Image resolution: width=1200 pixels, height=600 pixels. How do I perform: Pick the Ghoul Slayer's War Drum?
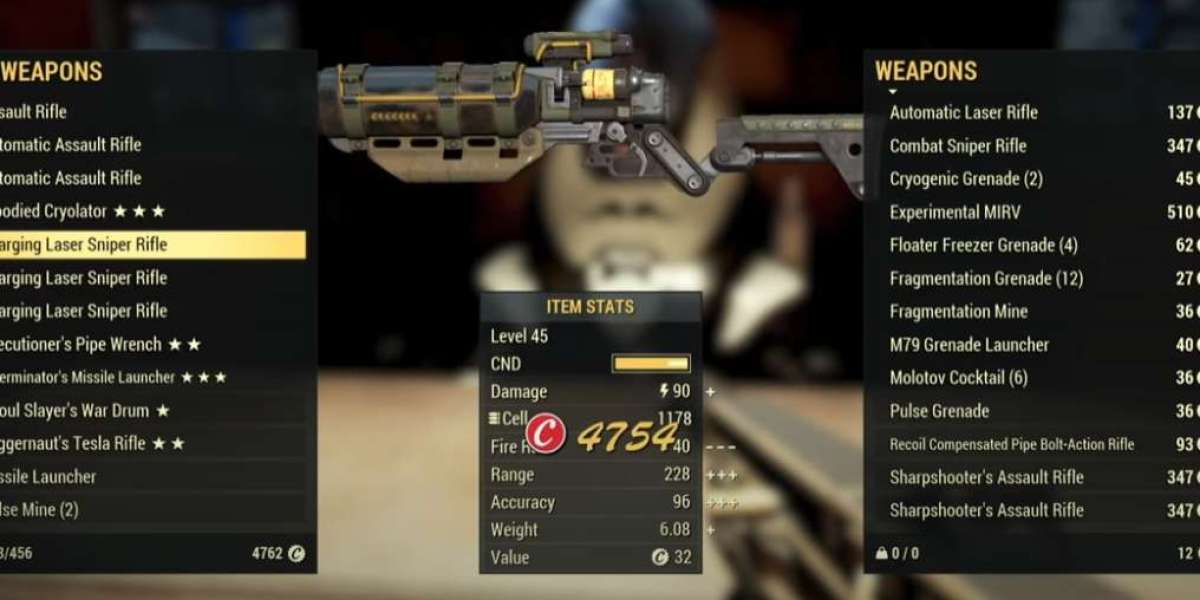(x=85, y=410)
